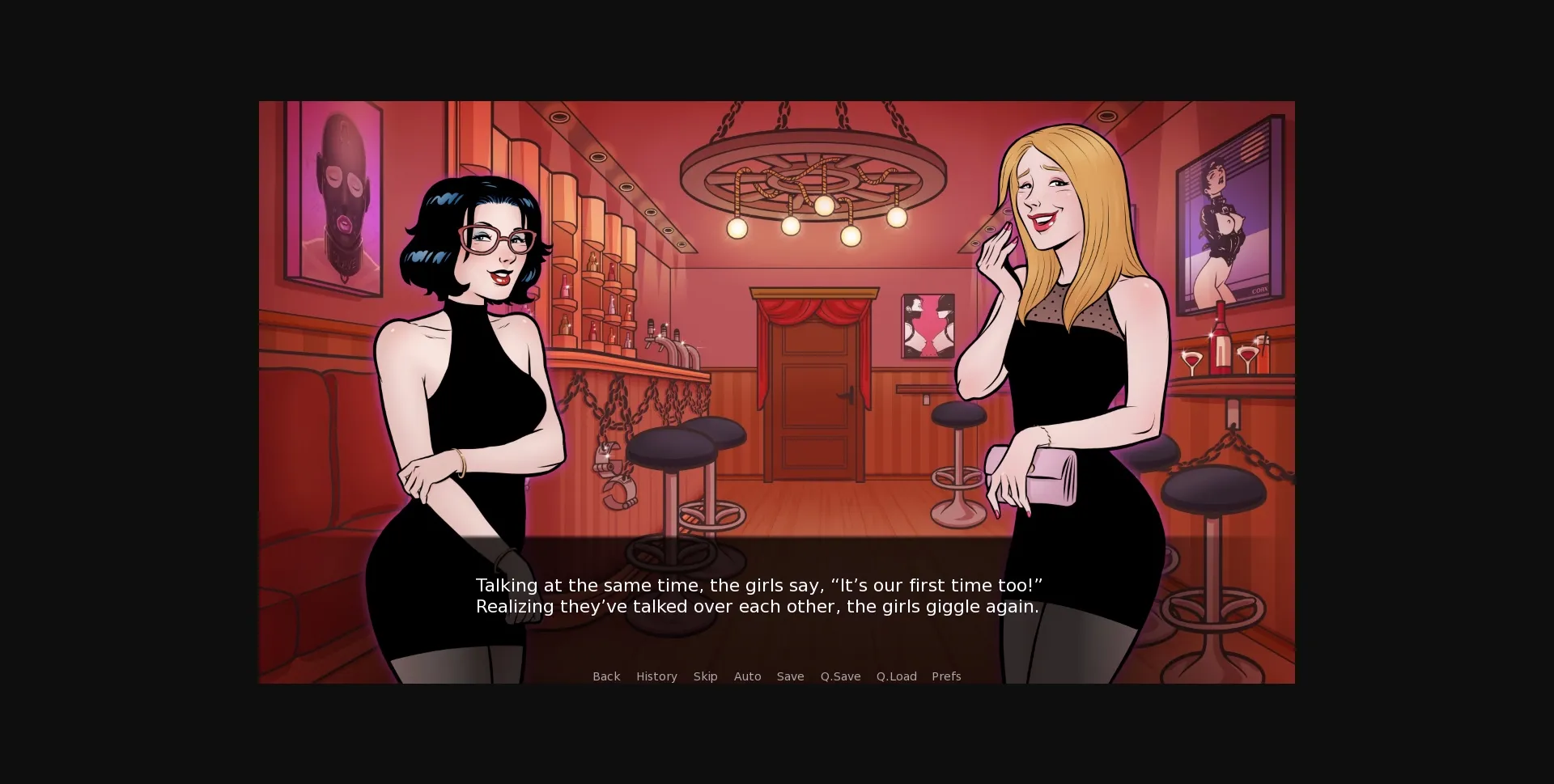Enable Skip mode
This screenshot has width=1554, height=784.
(x=705, y=676)
